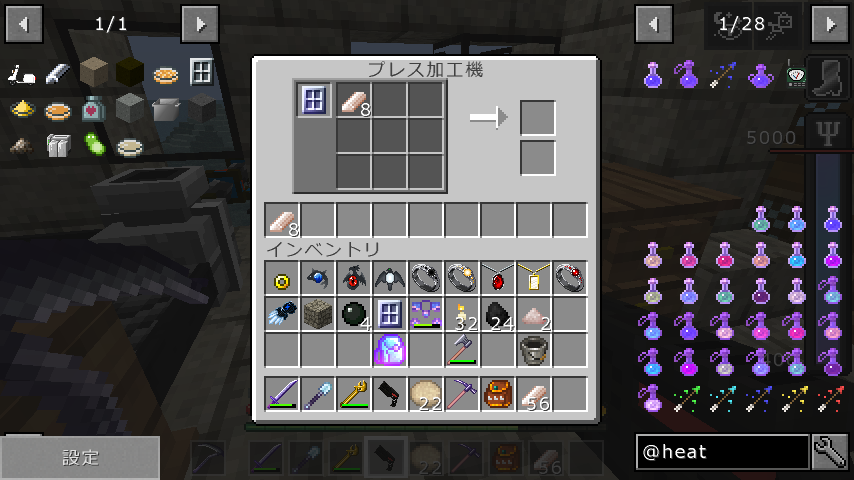Screen dimensions: 854x480
Task: Click the @heat search field
Action: 722,452
